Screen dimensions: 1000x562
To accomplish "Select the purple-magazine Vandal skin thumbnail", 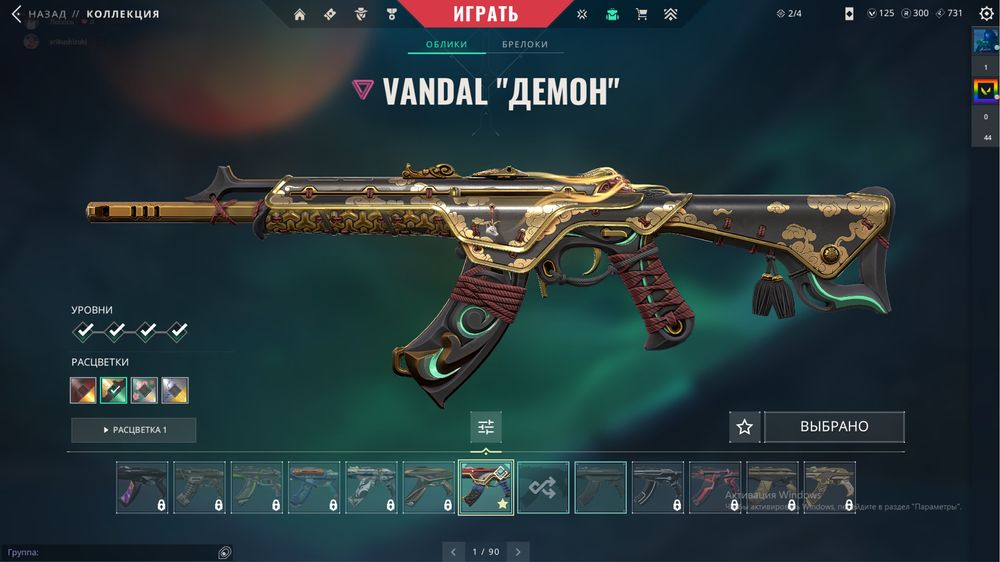I will 142,487.
